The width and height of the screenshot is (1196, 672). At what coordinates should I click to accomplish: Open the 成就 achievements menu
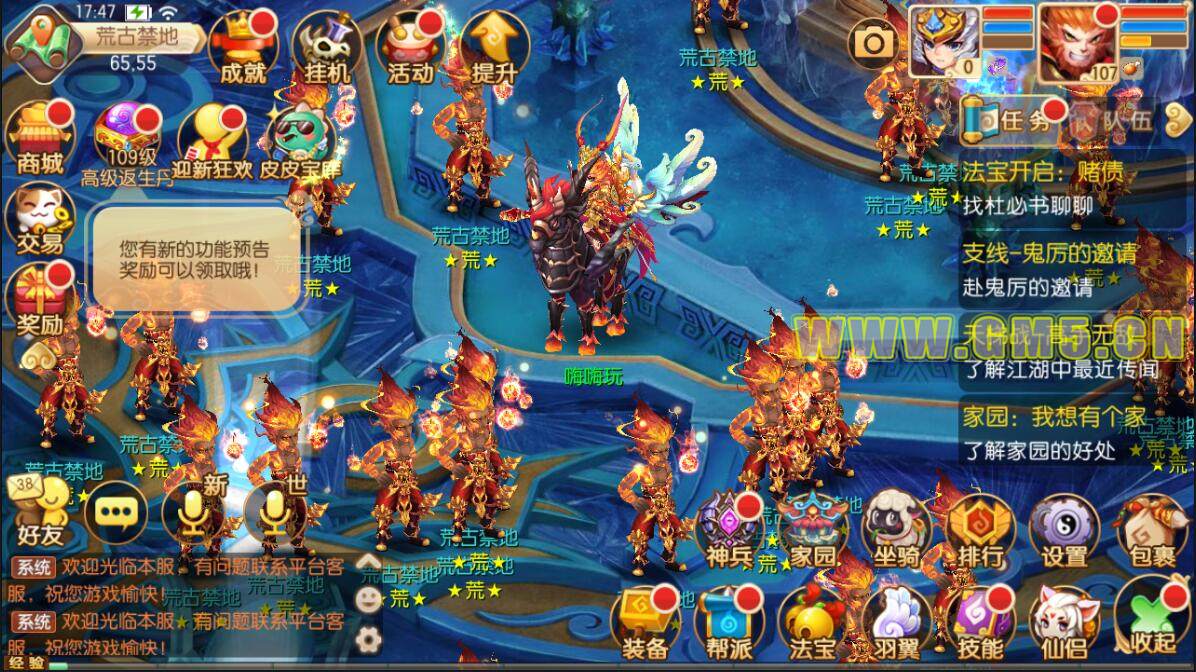[243, 47]
